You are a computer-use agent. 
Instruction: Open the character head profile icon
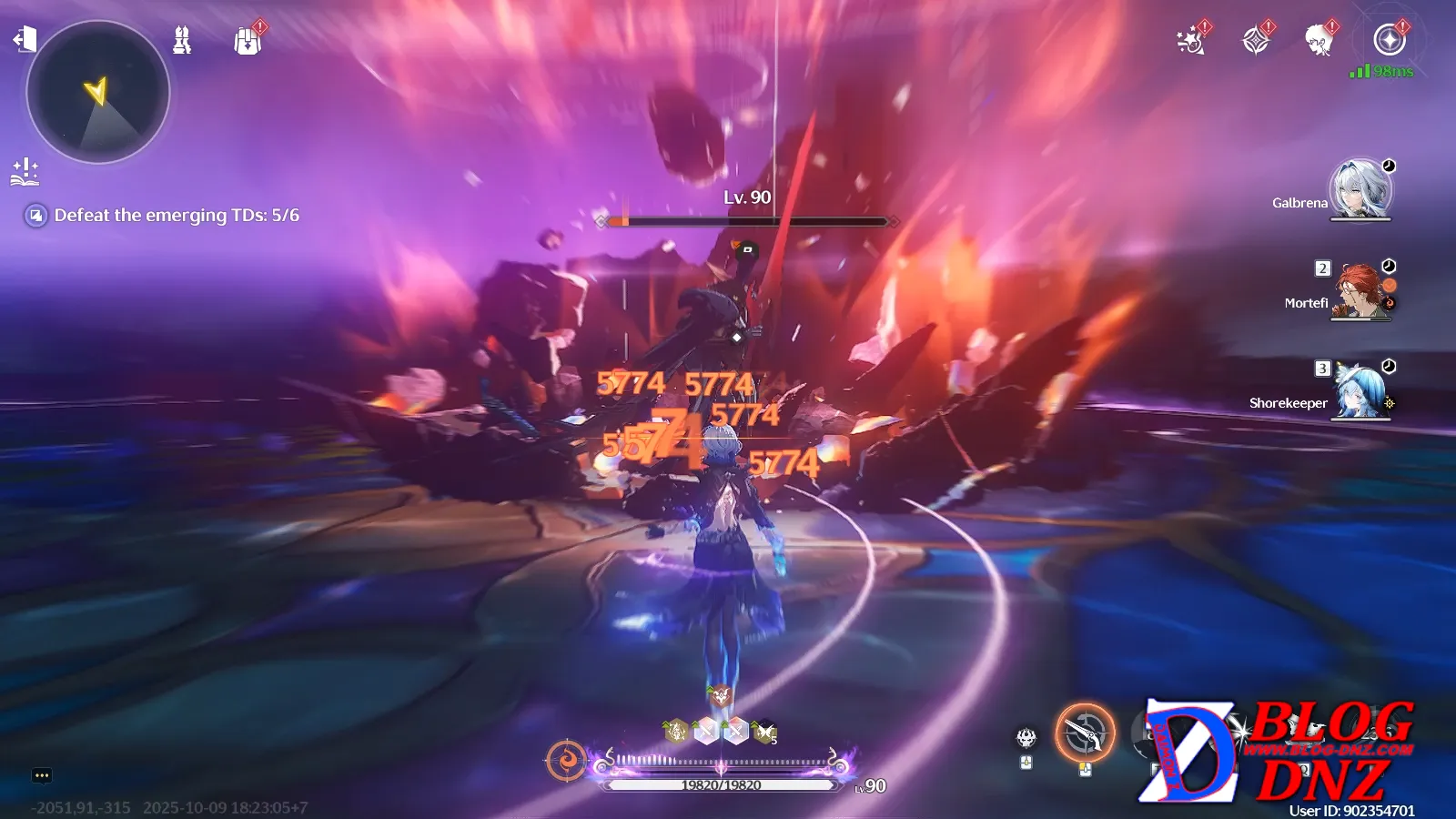(x=1318, y=41)
